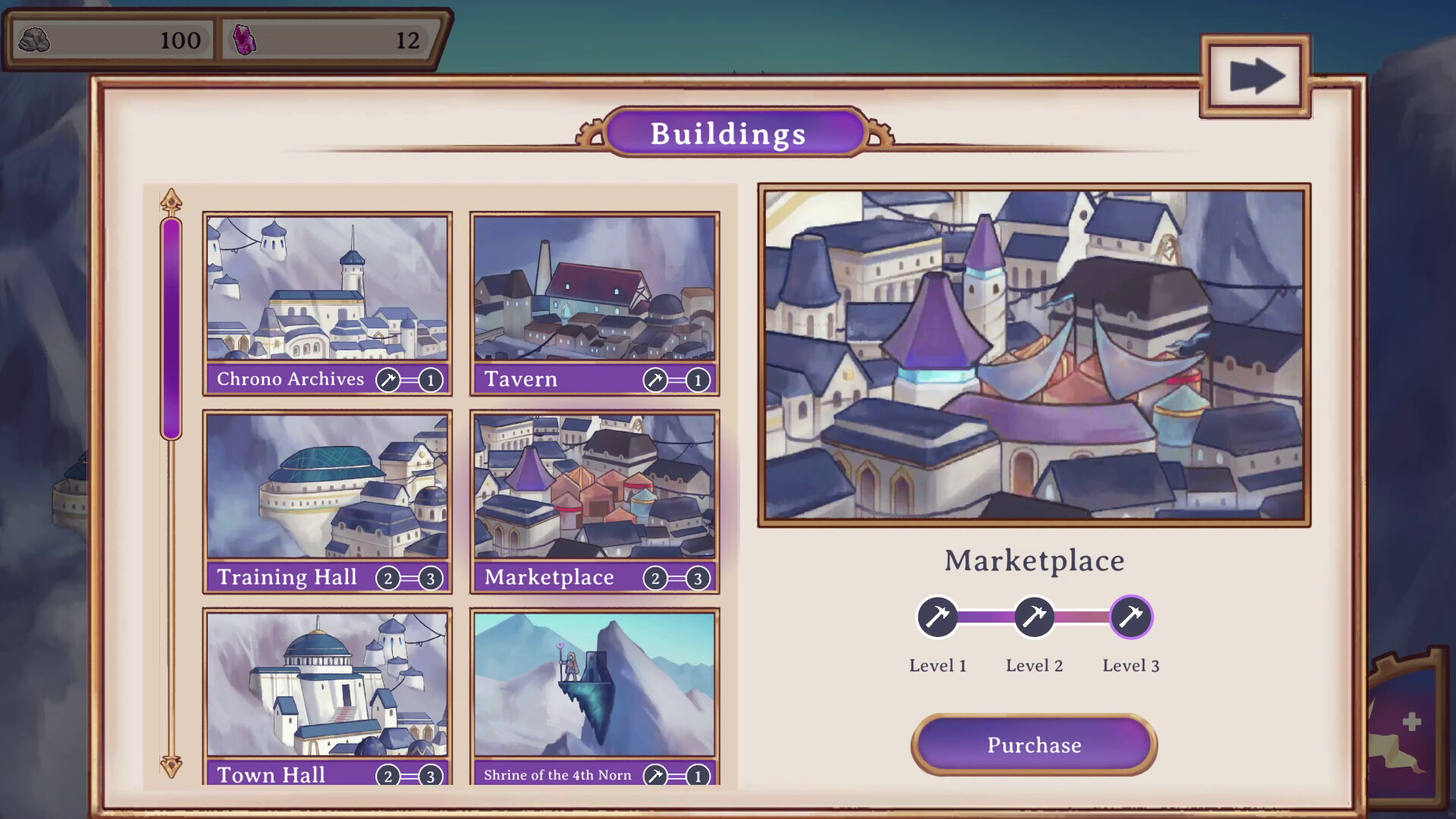The width and height of the screenshot is (1456, 819).
Task: Click the up arrow above the scrollbar
Action: [x=172, y=199]
